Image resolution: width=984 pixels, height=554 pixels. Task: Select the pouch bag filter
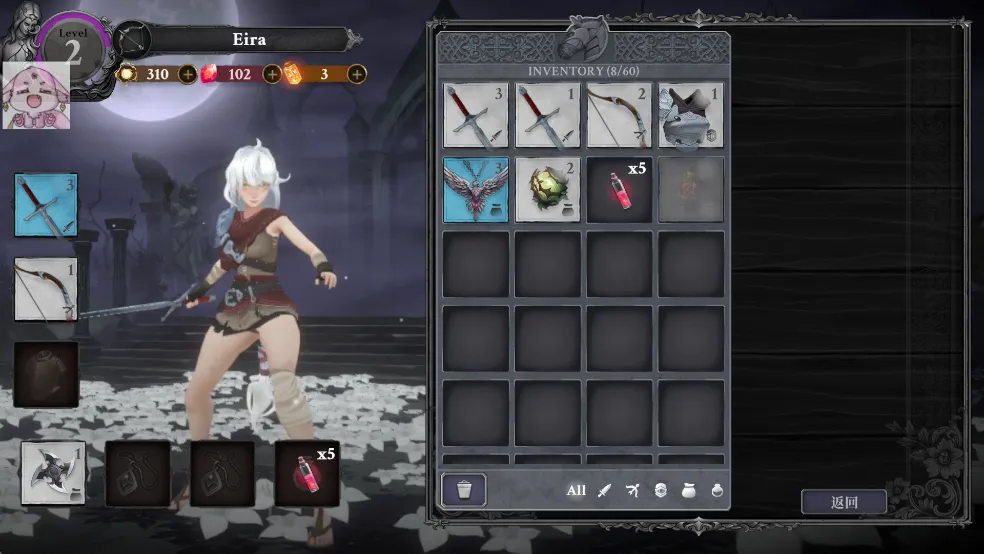(x=688, y=490)
